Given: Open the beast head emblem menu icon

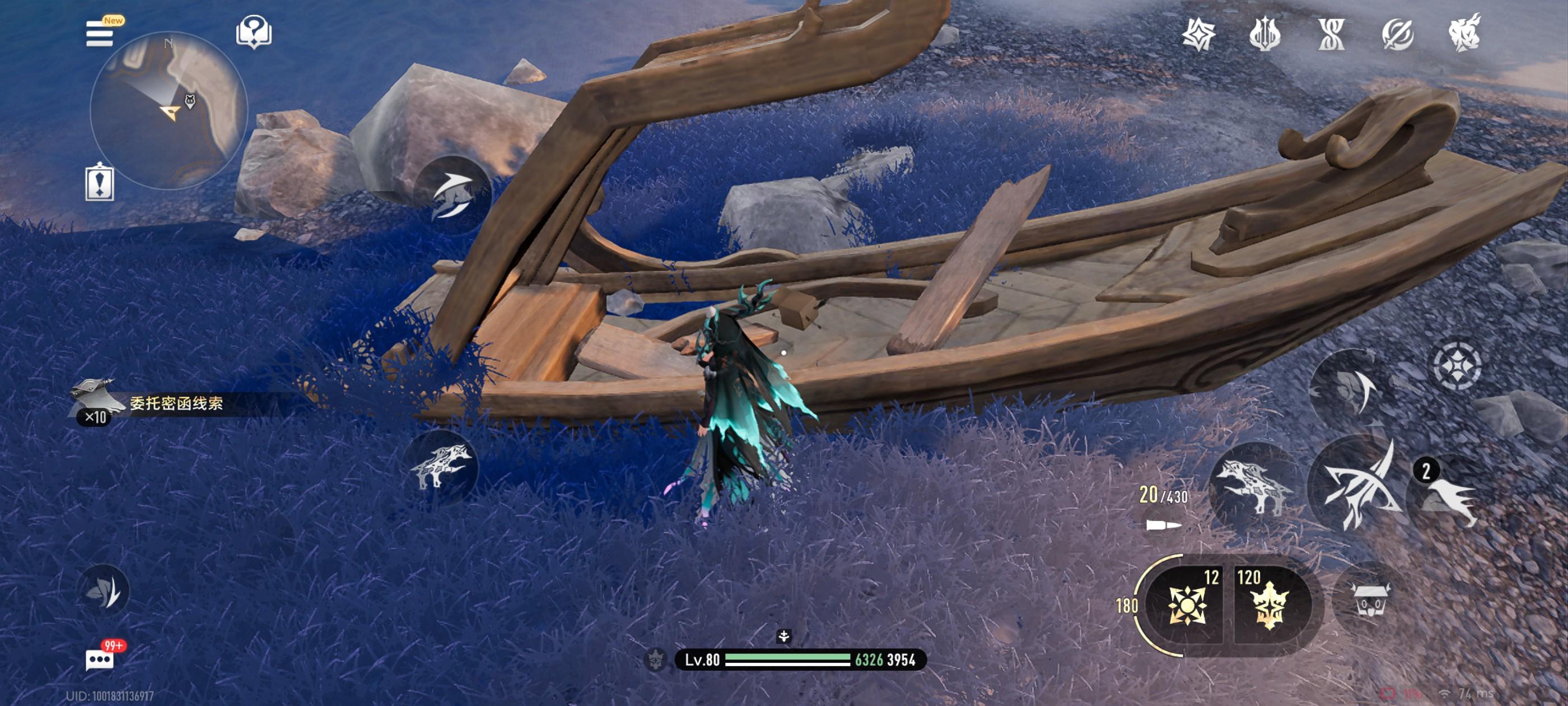Looking at the screenshot, I should coord(1464,34).
